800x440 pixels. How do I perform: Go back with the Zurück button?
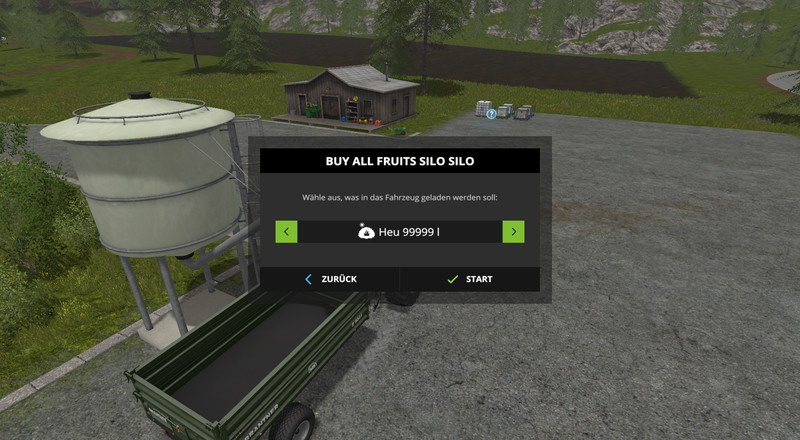tap(330, 279)
